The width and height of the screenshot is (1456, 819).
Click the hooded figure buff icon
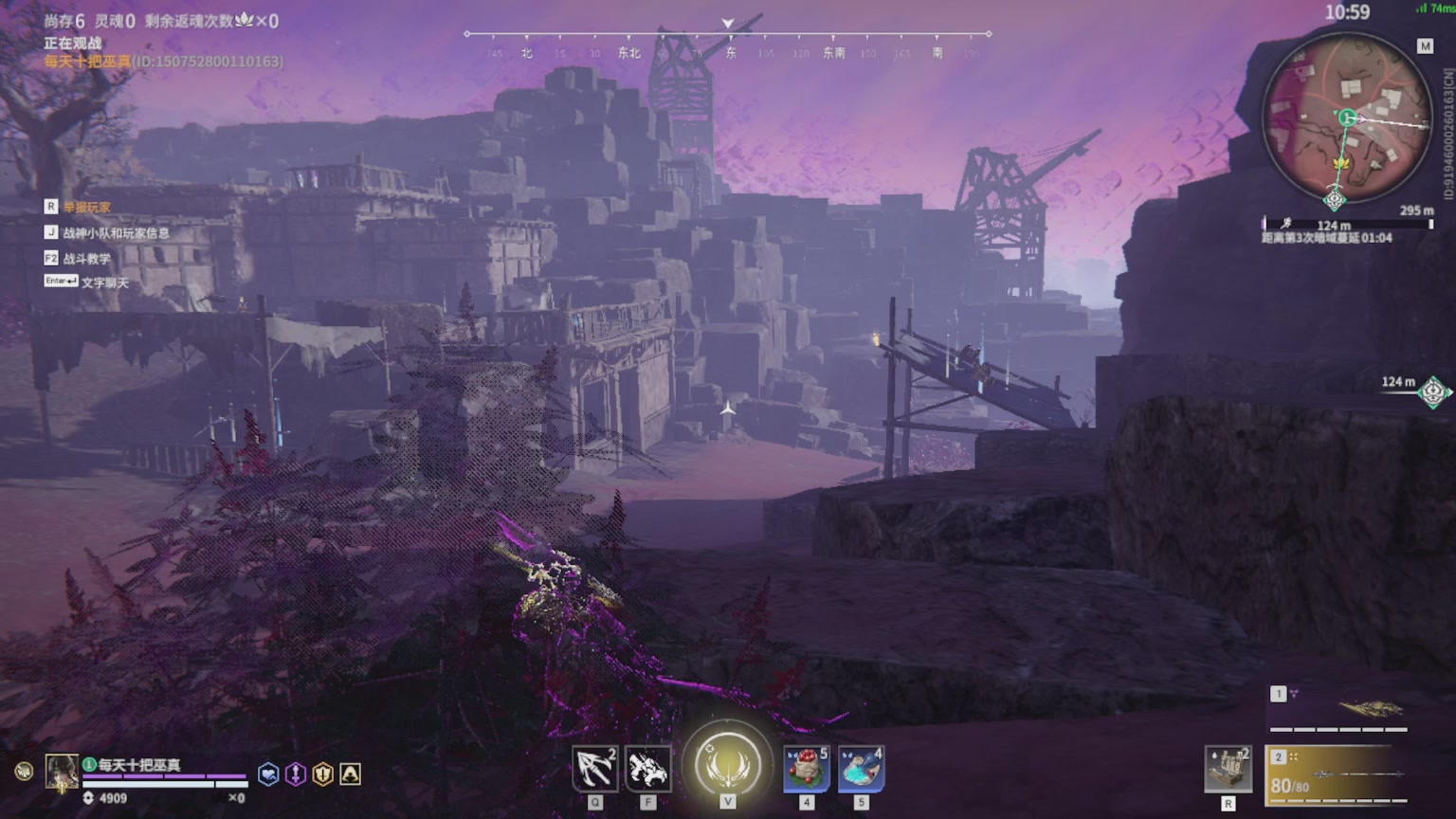350,774
